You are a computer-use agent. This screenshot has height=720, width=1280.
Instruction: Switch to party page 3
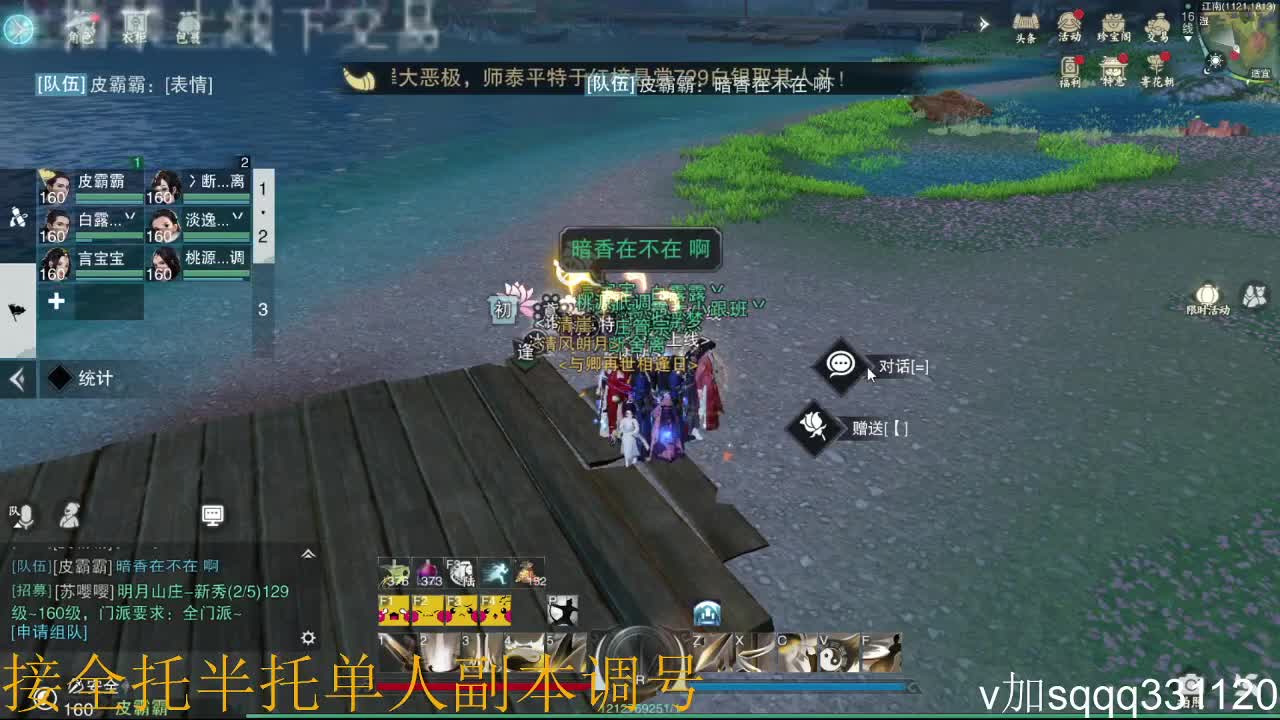[x=263, y=308]
